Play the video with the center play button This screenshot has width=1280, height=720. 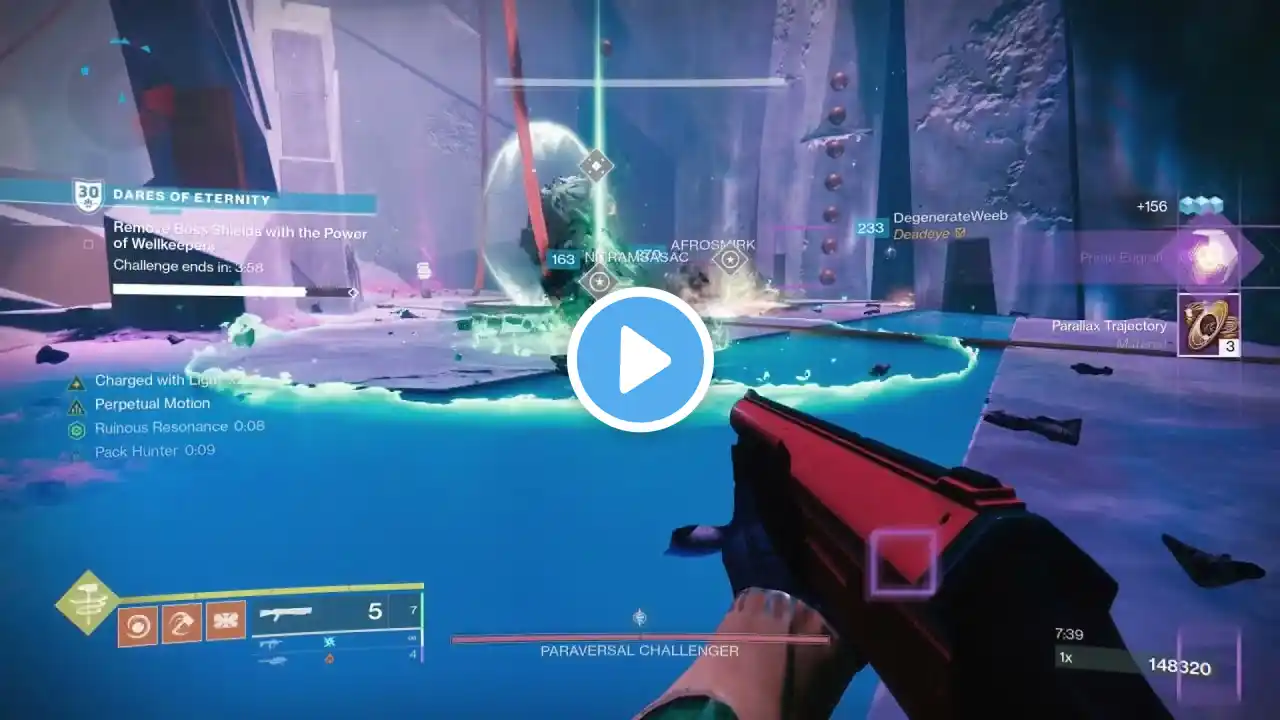(640, 360)
